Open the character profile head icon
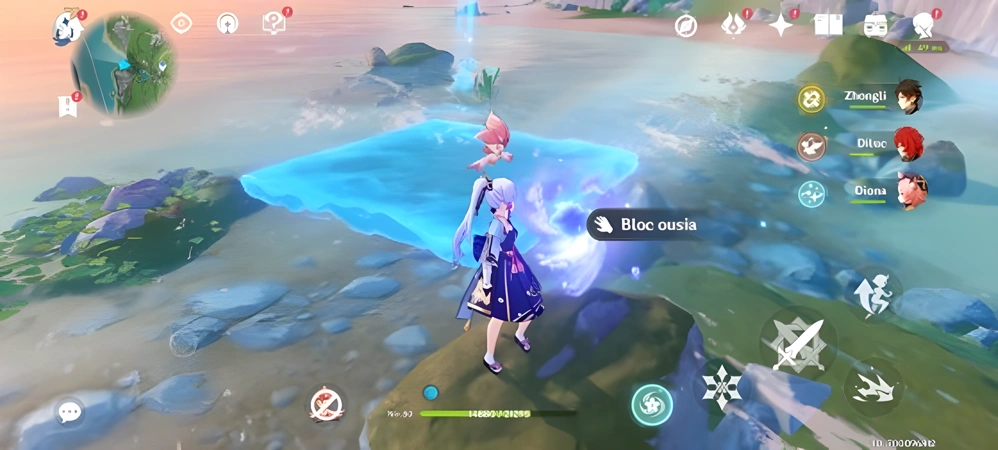Image resolution: width=998 pixels, height=450 pixels. point(924,25)
